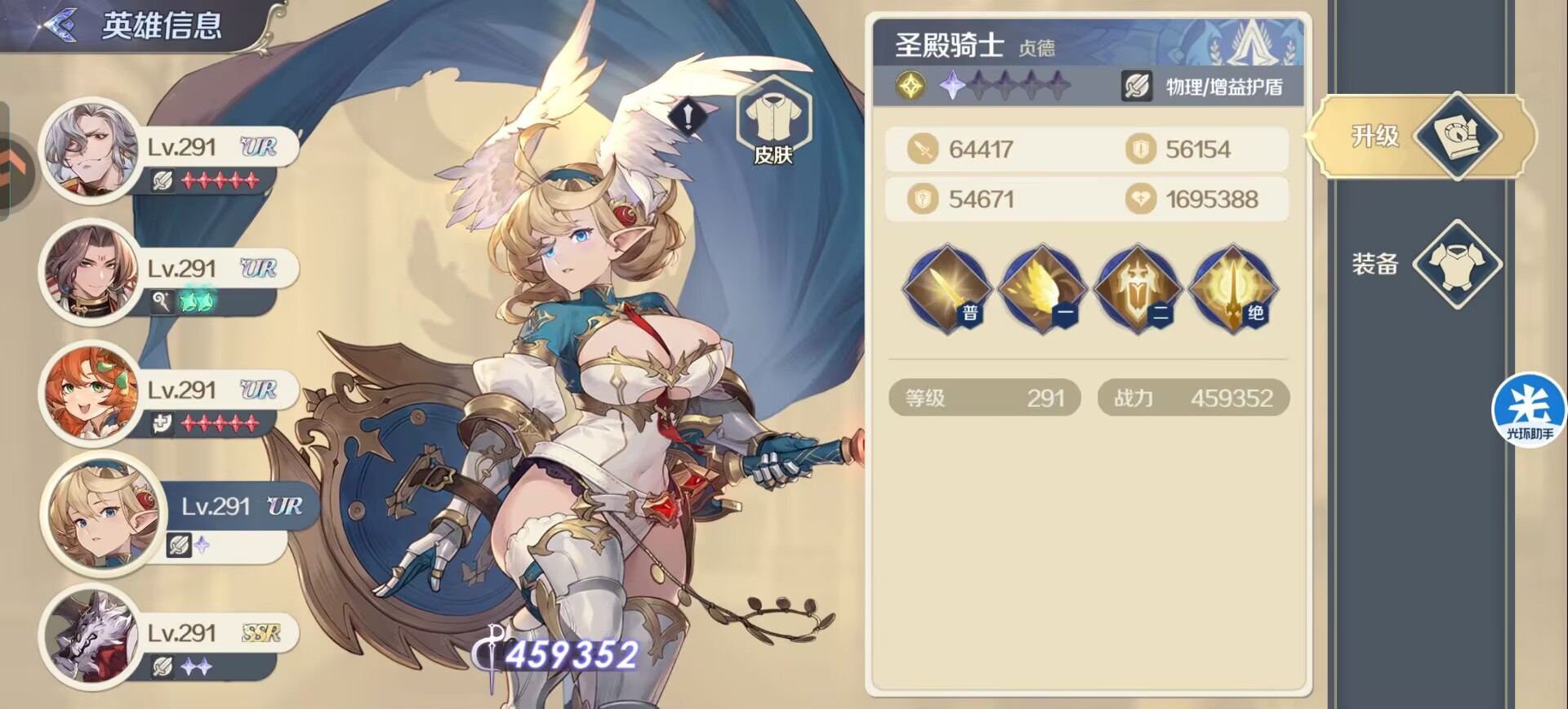Select the normal attack skill icon marked 普

point(947,289)
